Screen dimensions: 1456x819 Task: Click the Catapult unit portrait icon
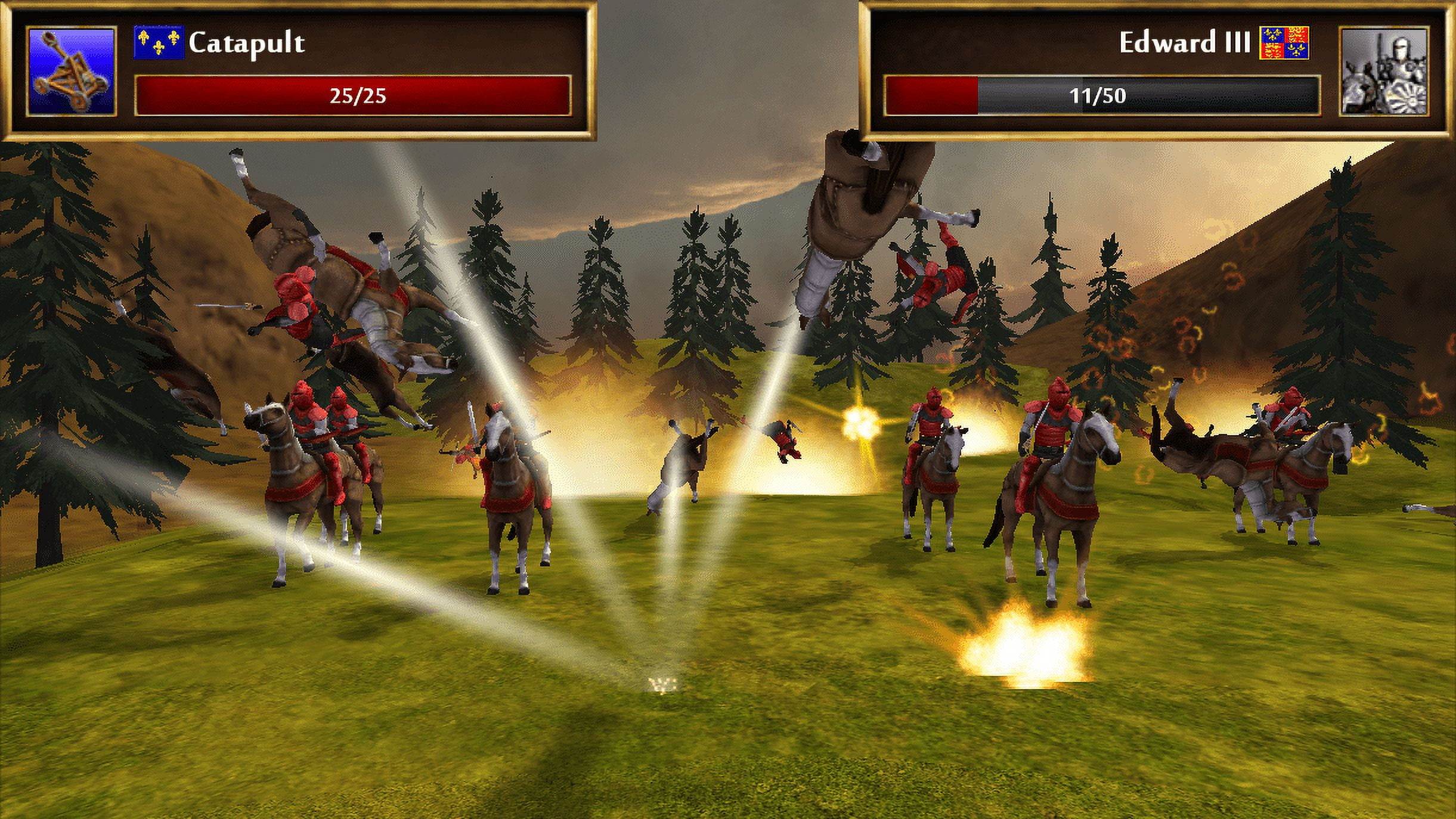(71, 71)
